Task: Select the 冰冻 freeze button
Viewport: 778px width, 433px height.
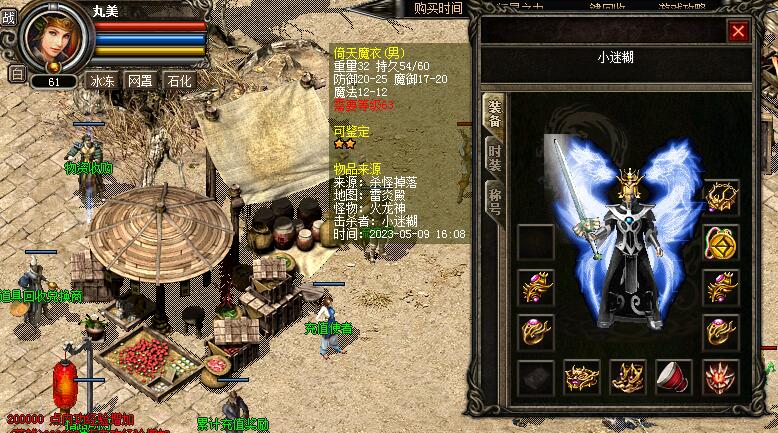Action: coord(103,80)
